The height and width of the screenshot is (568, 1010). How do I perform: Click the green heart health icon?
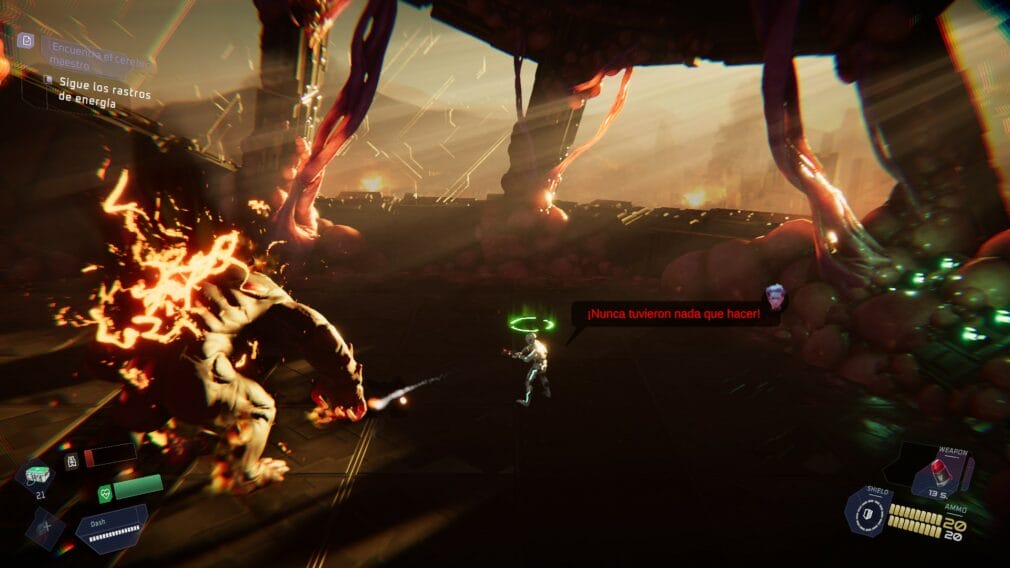[x=105, y=492]
